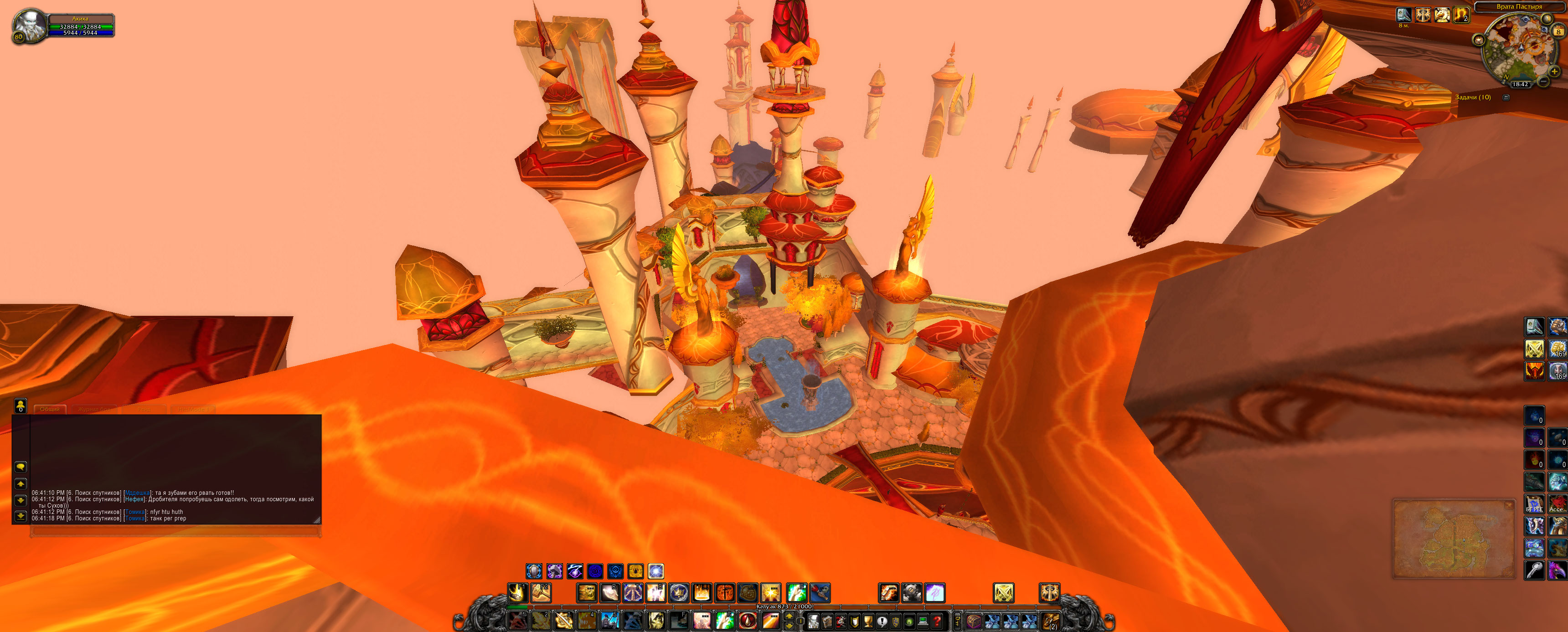Click the zone map thumbnail
Image resolution: width=1568 pixels, height=632 pixels.
pos(1453,538)
